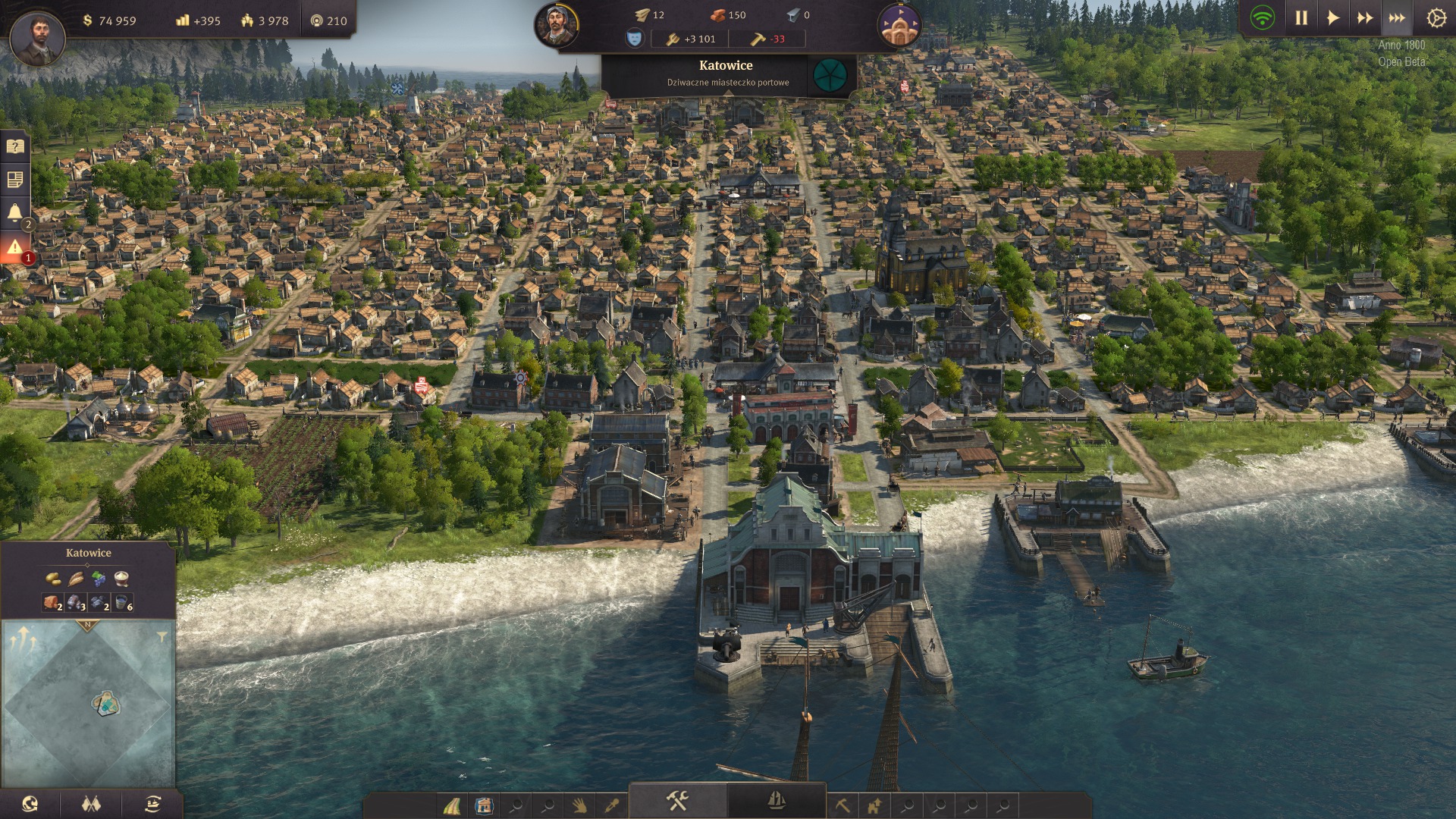The image size is (1456, 819).
Task: Pause the game
Action: click(x=1301, y=18)
